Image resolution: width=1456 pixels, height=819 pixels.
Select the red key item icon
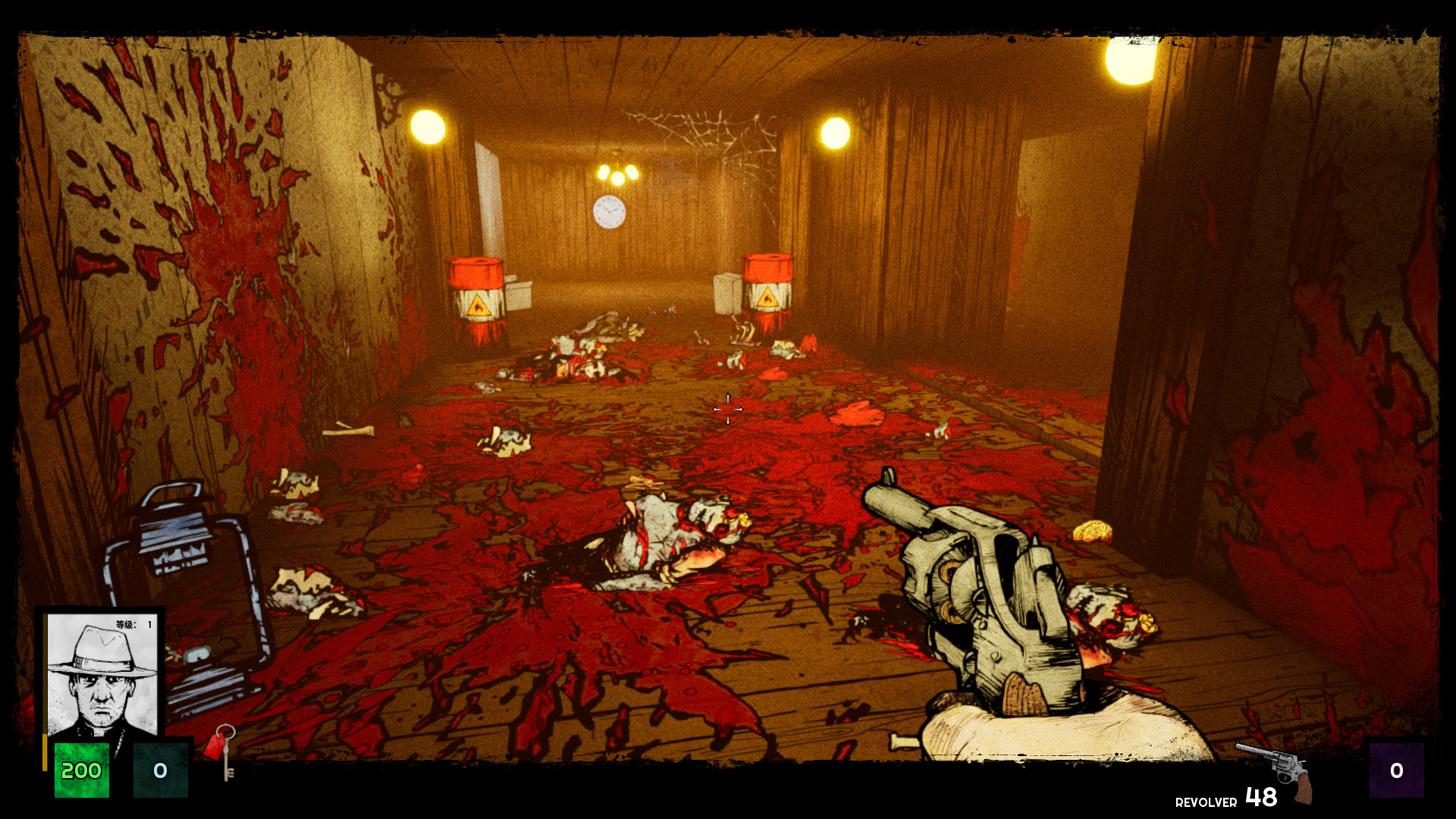tap(221, 750)
